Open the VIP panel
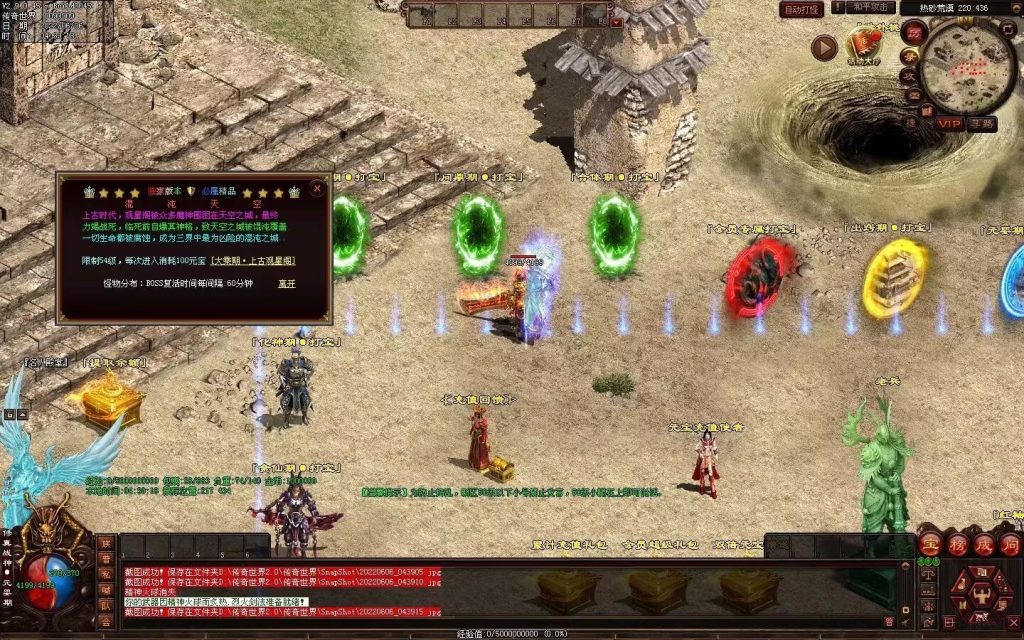 (950, 123)
